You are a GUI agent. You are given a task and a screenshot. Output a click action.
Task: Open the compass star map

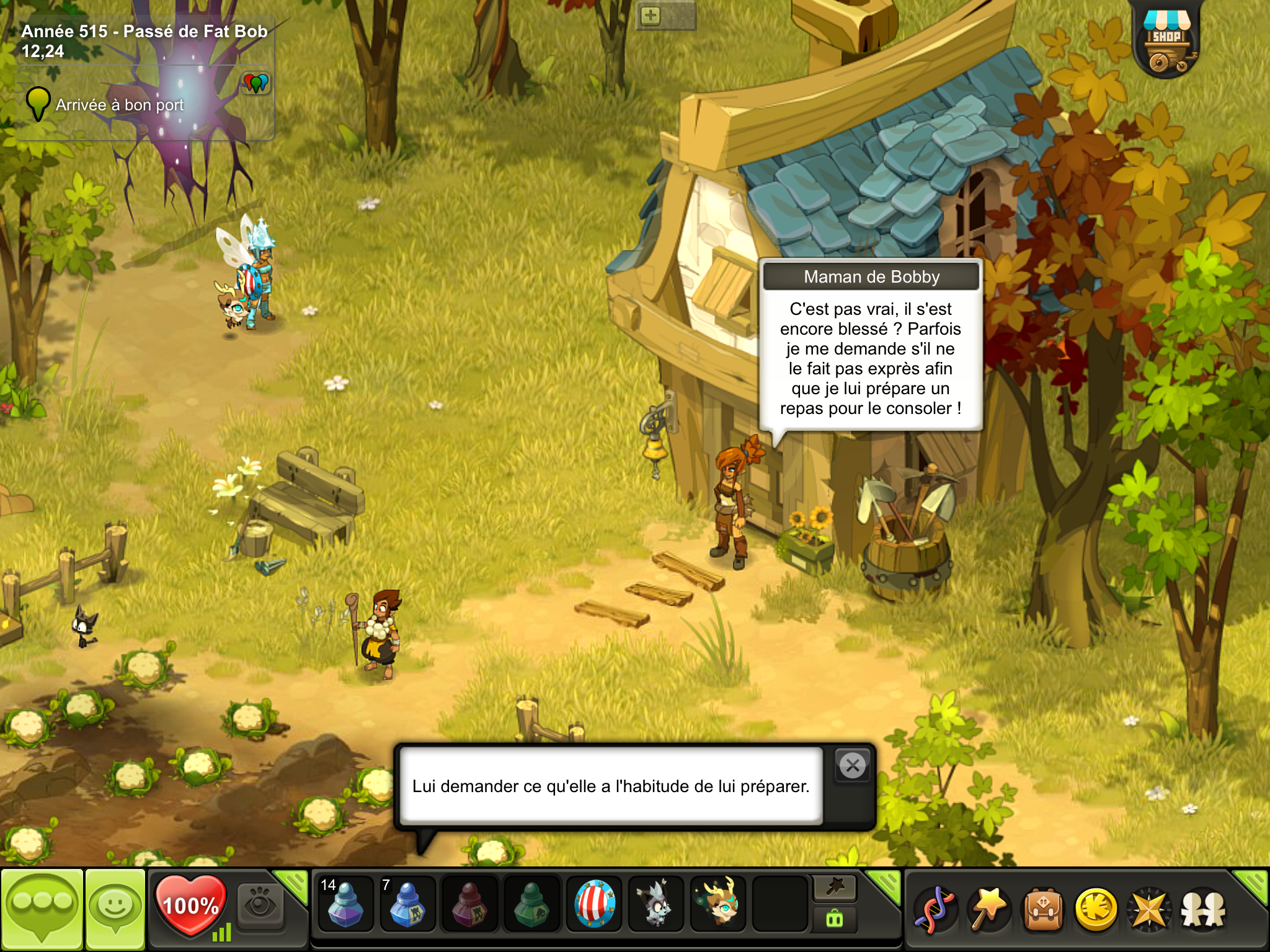click(1149, 909)
